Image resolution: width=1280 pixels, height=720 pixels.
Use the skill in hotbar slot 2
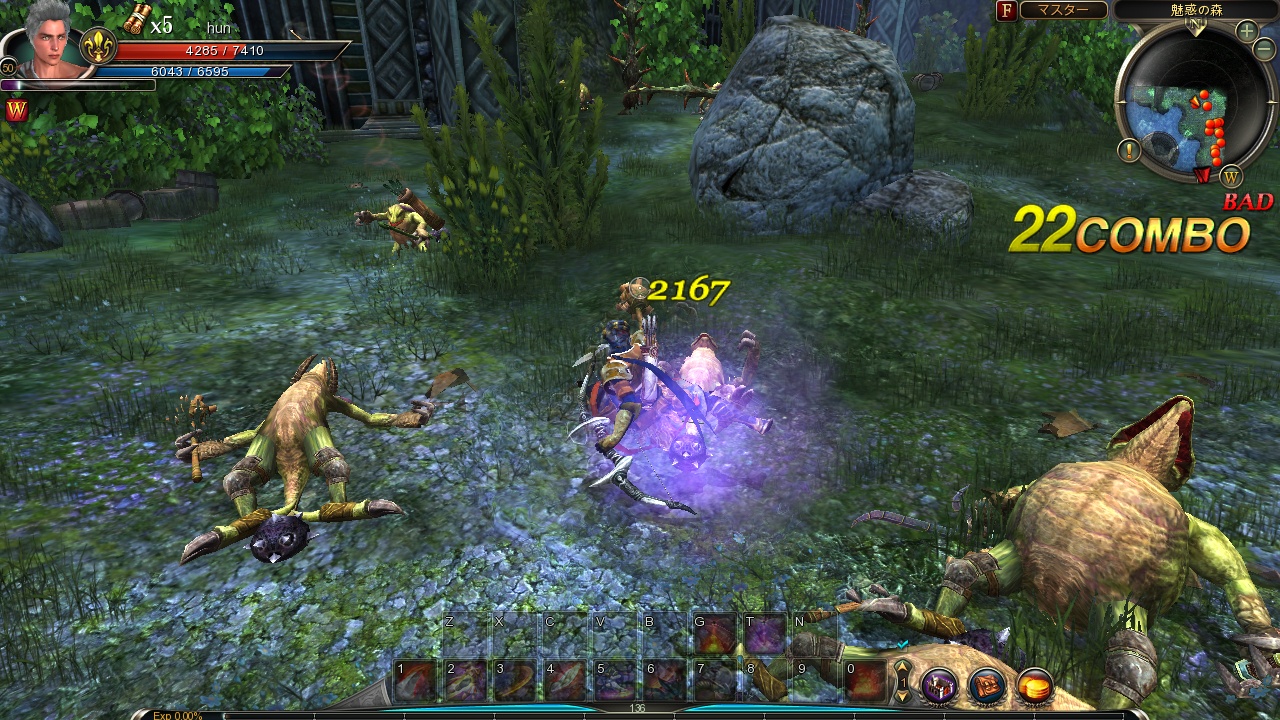point(465,681)
